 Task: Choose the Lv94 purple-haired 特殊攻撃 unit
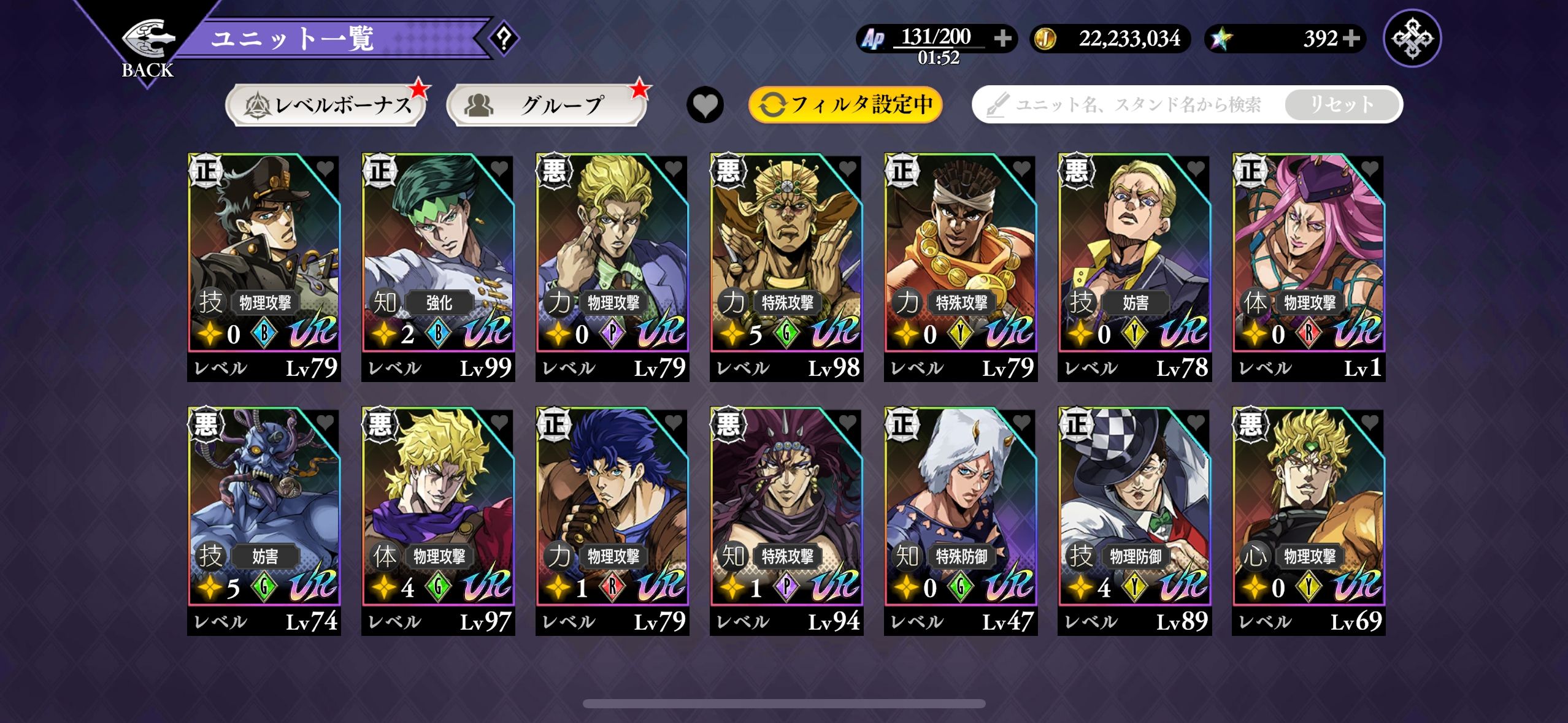(786, 521)
